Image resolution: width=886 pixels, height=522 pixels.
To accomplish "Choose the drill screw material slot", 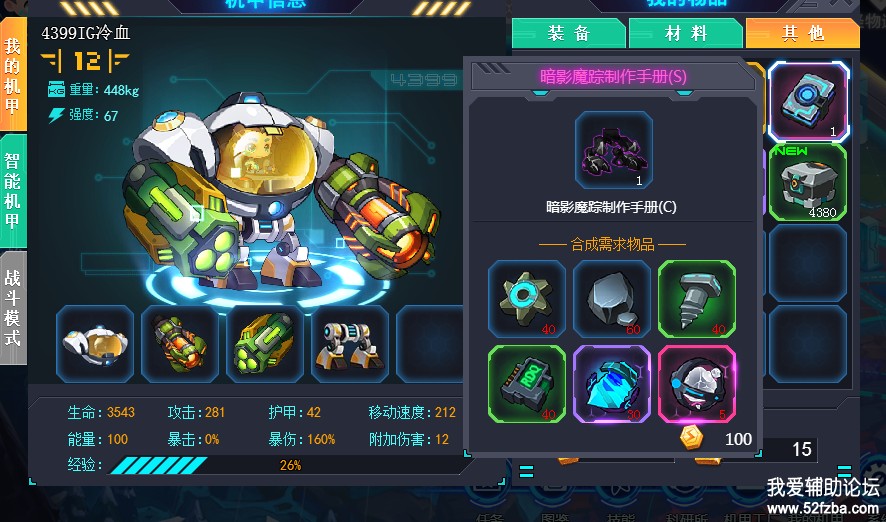I will (697, 299).
